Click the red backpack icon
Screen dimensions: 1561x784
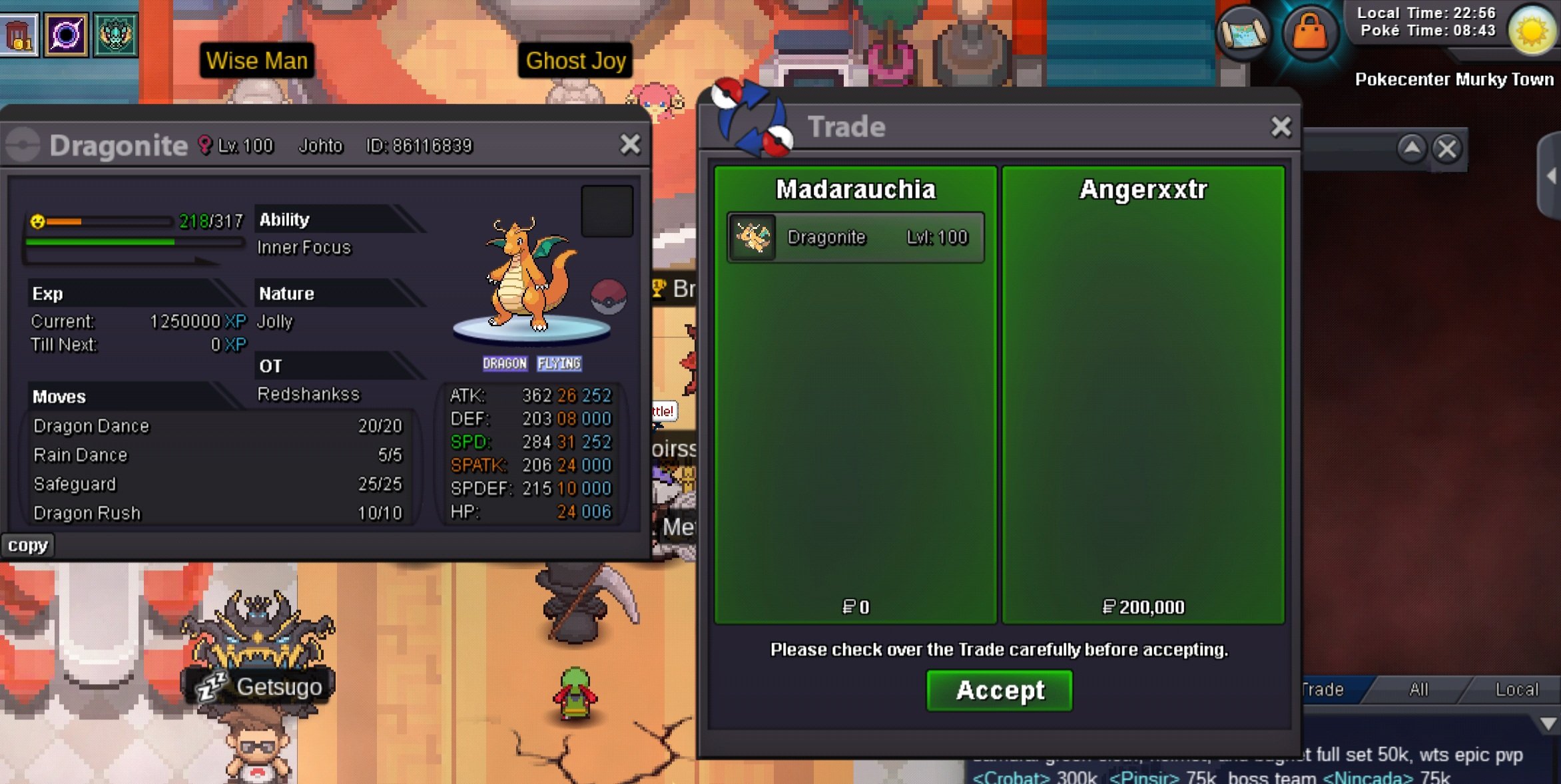point(19,35)
